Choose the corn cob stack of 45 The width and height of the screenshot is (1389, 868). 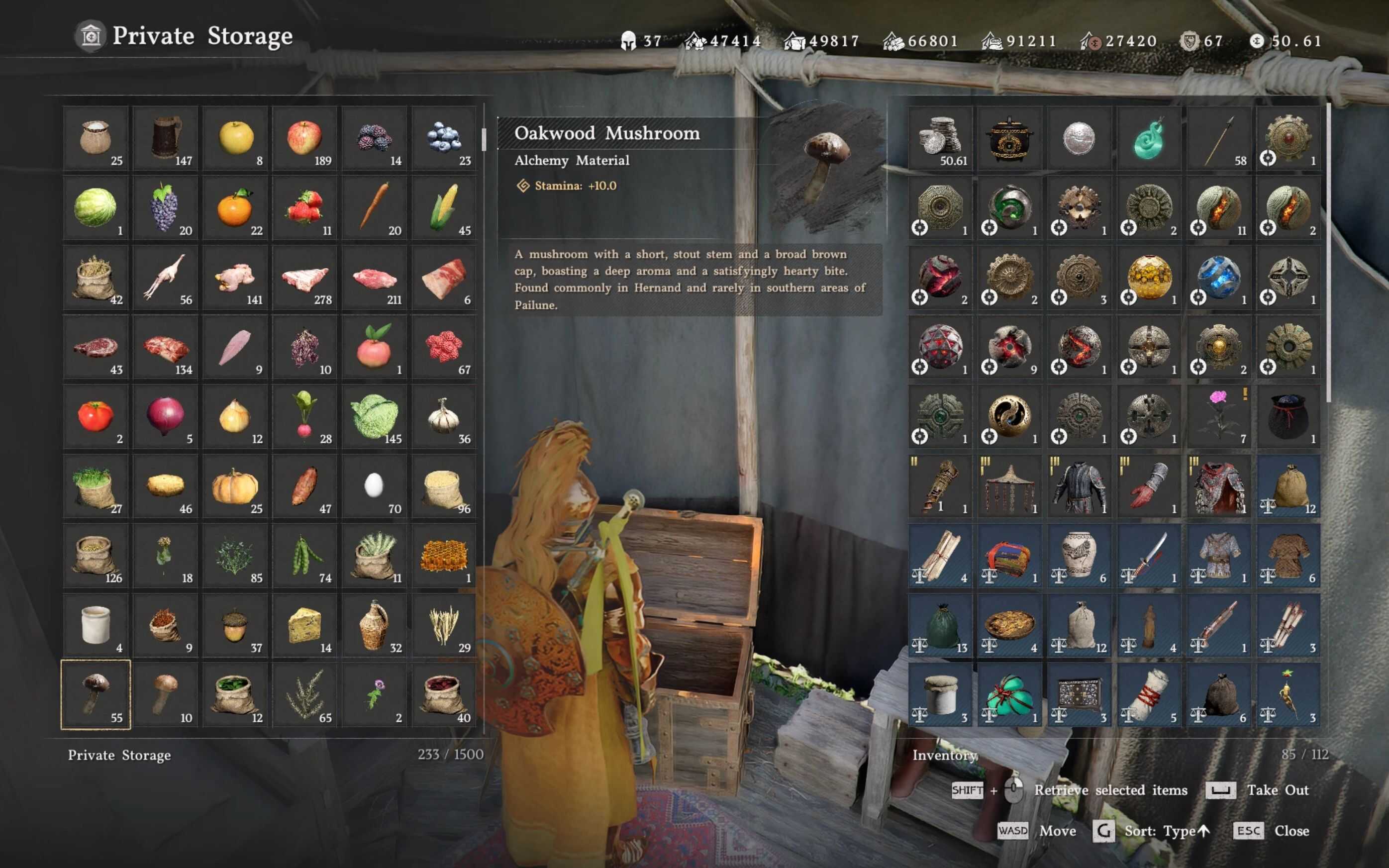[x=444, y=207]
